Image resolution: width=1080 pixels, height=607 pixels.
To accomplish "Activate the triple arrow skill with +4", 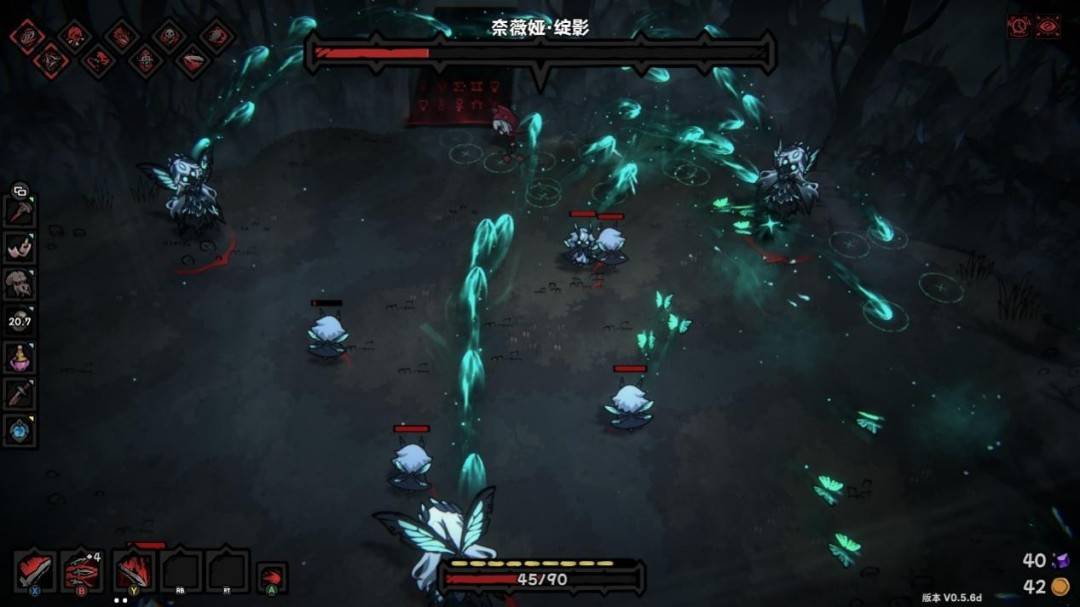I will click(x=82, y=572).
